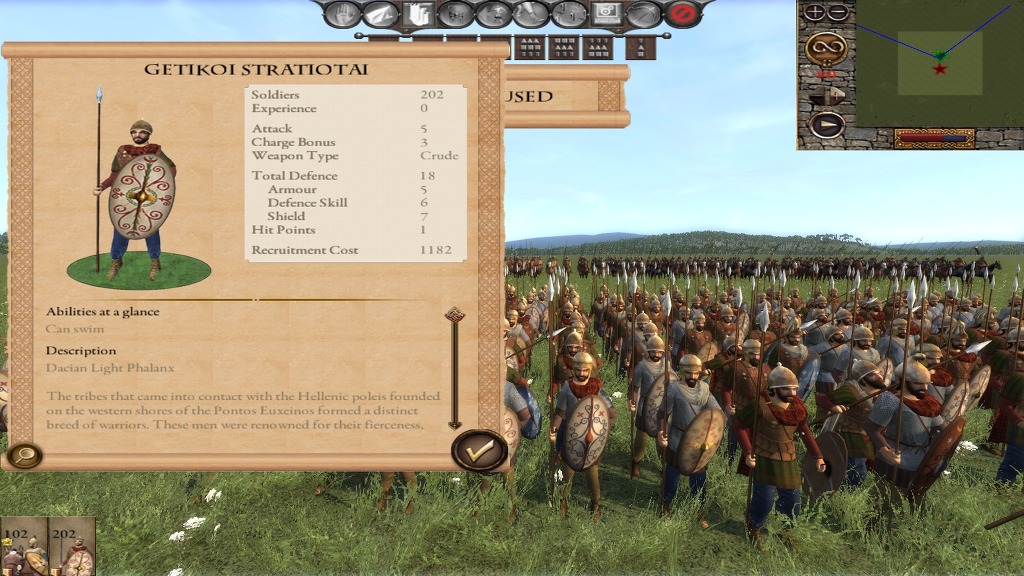Zoom in the battle minimap
Screen dimensions: 1024x576
pos(815,12)
